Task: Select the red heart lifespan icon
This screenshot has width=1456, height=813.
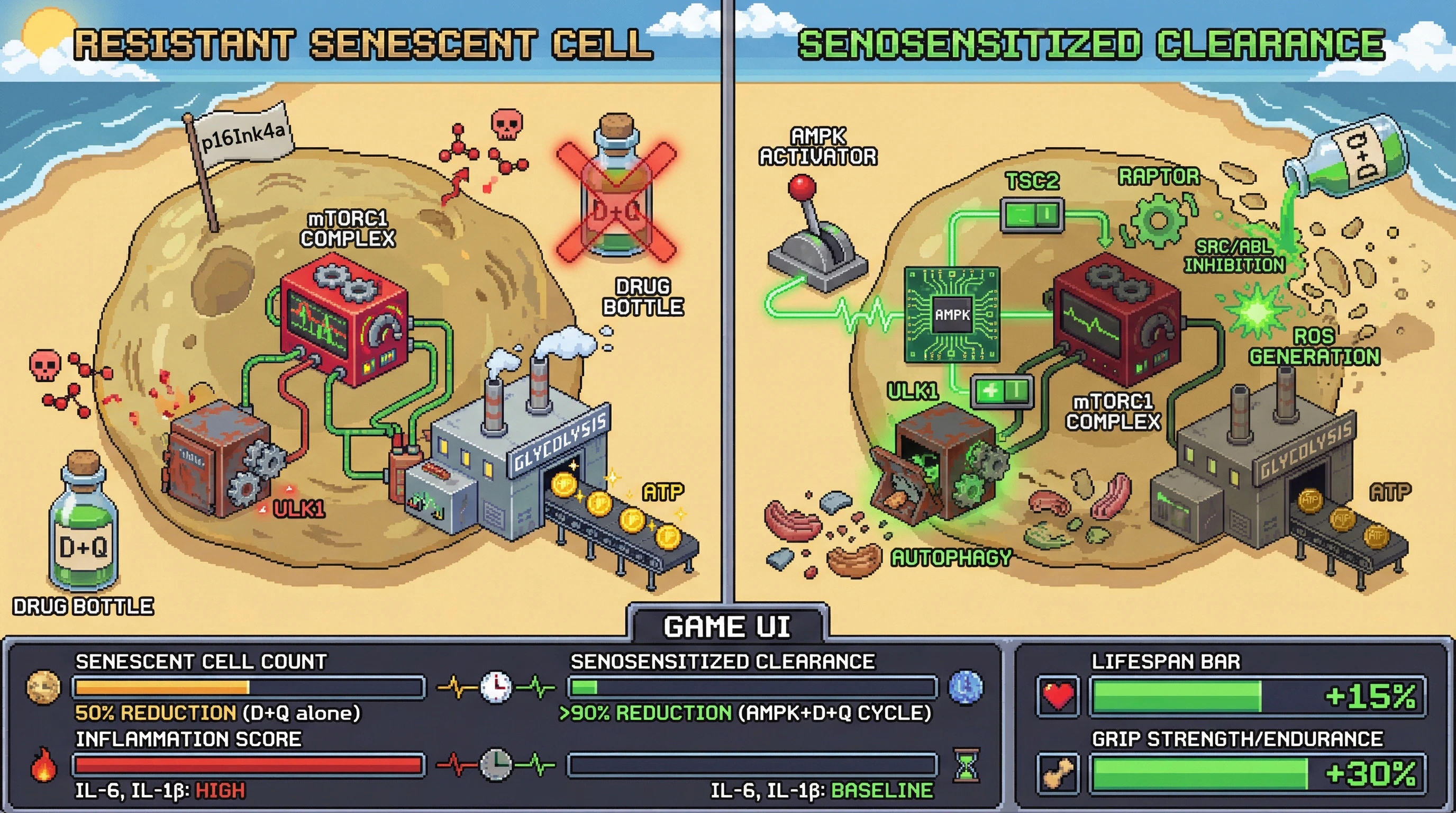Action: pyautogui.click(x=1058, y=696)
